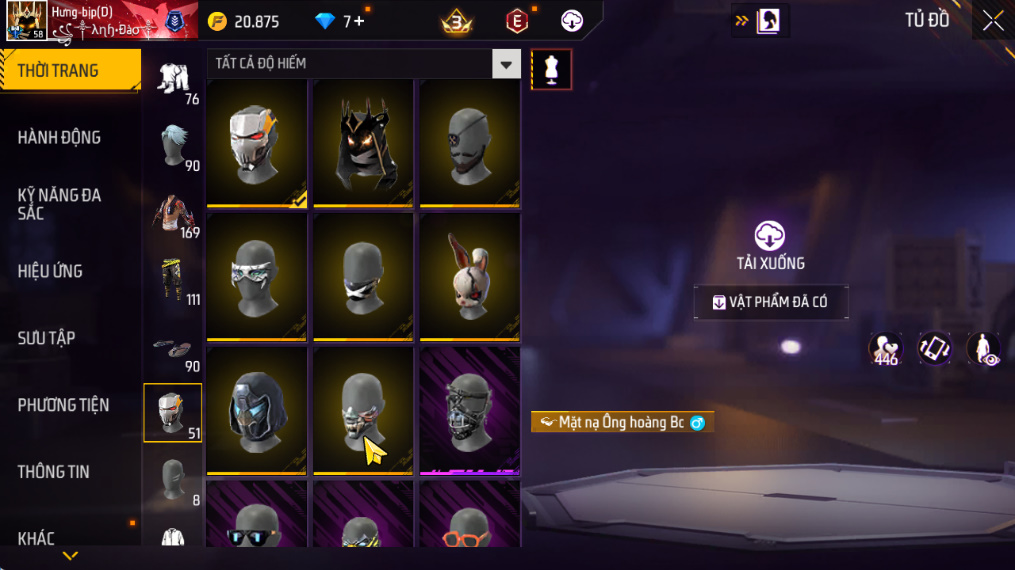1015x570 pixels.
Task: Add diamonds with the plus button
Action: point(359,21)
